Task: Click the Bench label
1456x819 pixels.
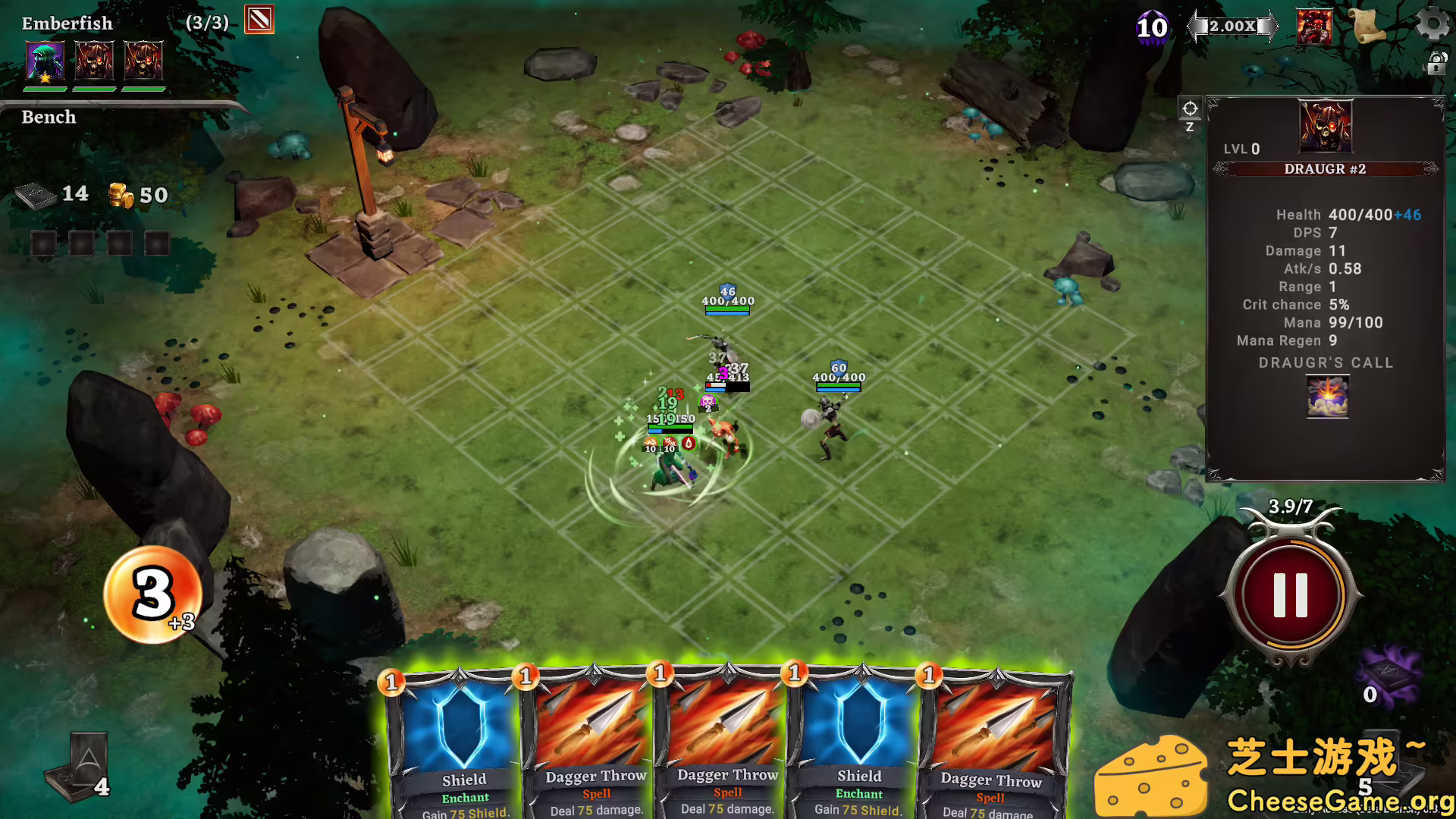Action: click(49, 117)
